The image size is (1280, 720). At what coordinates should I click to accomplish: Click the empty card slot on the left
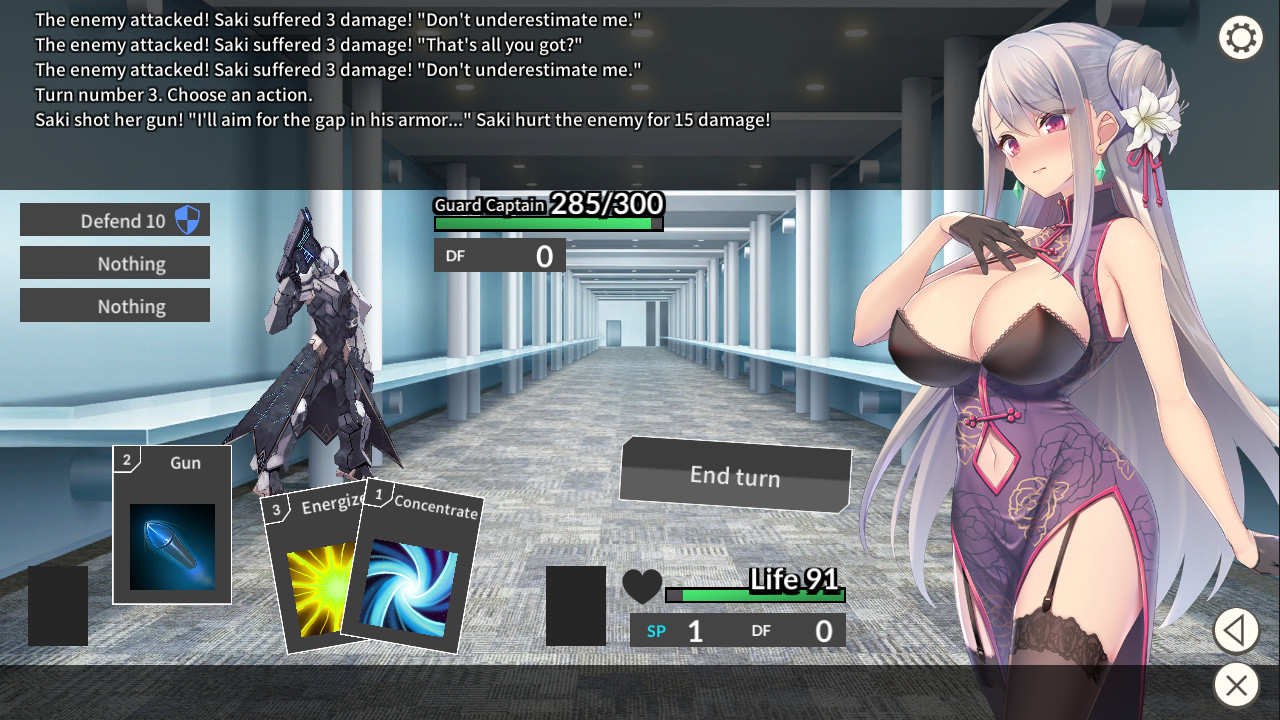coord(57,605)
